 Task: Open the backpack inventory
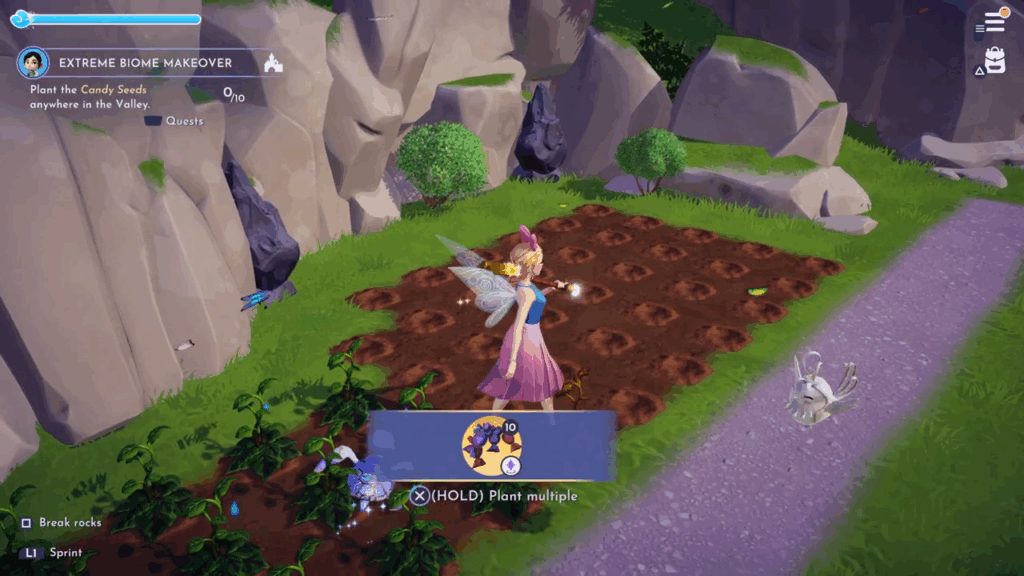pos(994,60)
